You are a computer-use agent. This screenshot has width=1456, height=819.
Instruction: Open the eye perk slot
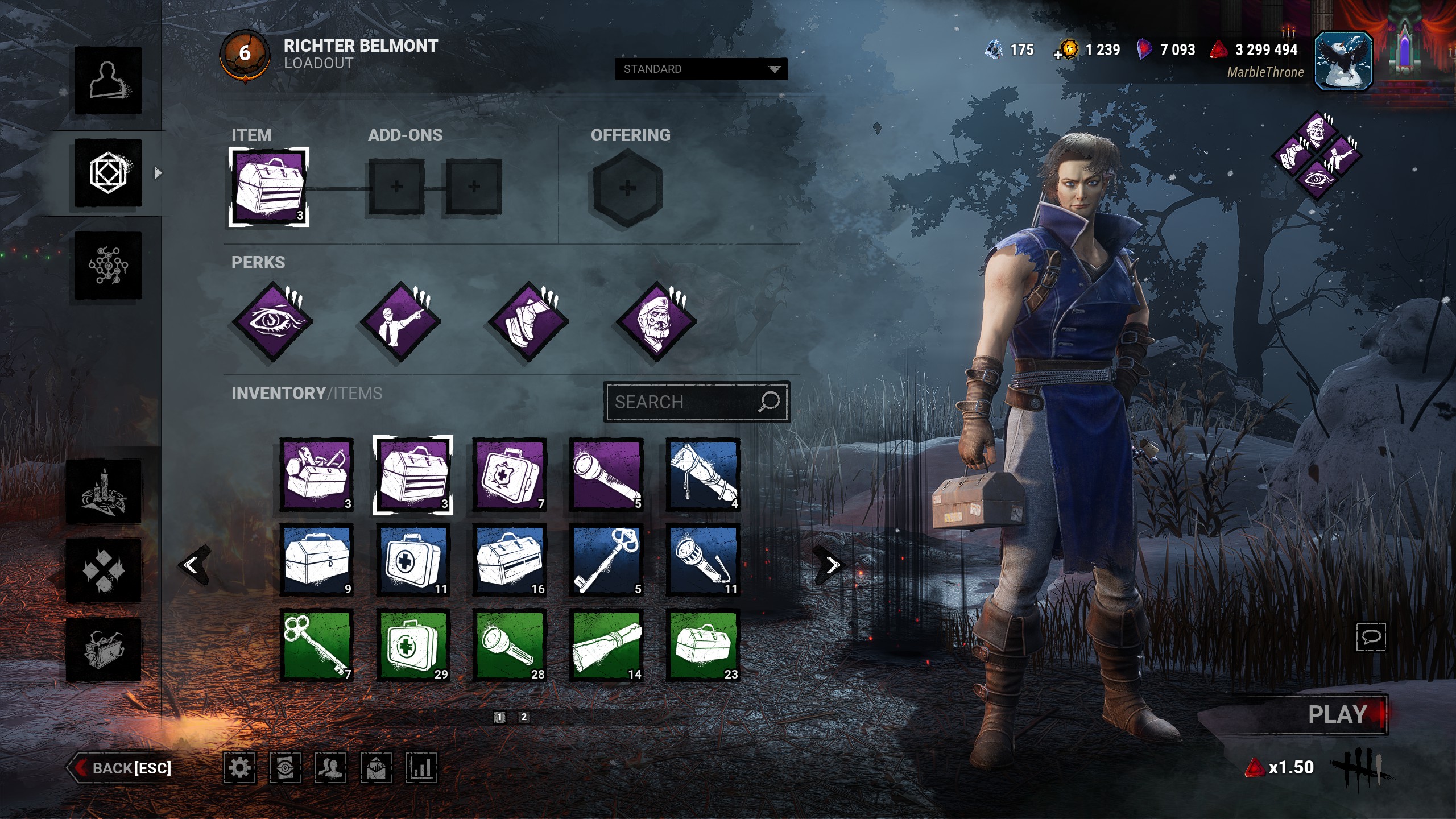(x=273, y=322)
